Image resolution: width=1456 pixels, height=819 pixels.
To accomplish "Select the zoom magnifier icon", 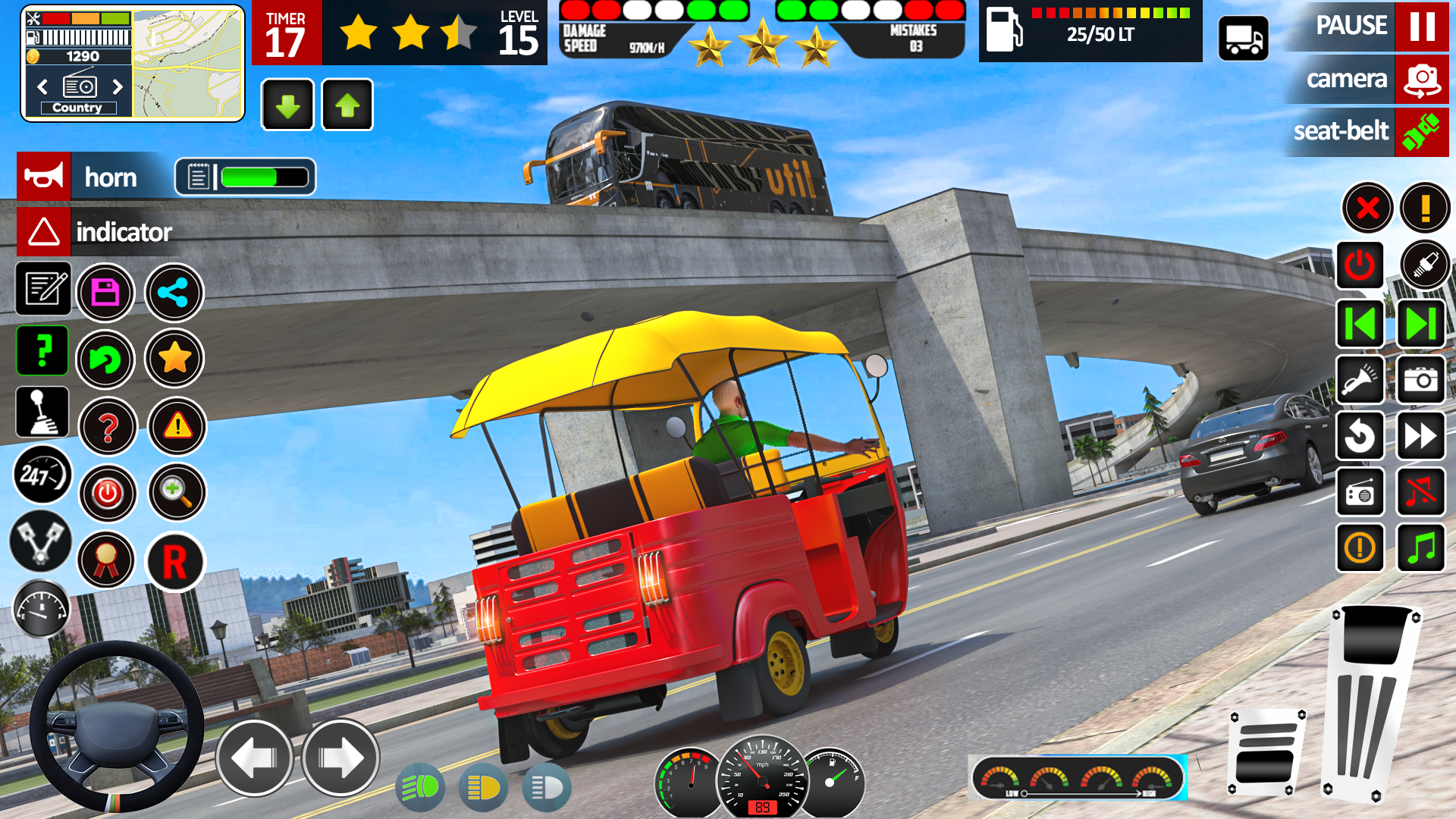I will [x=177, y=493].
